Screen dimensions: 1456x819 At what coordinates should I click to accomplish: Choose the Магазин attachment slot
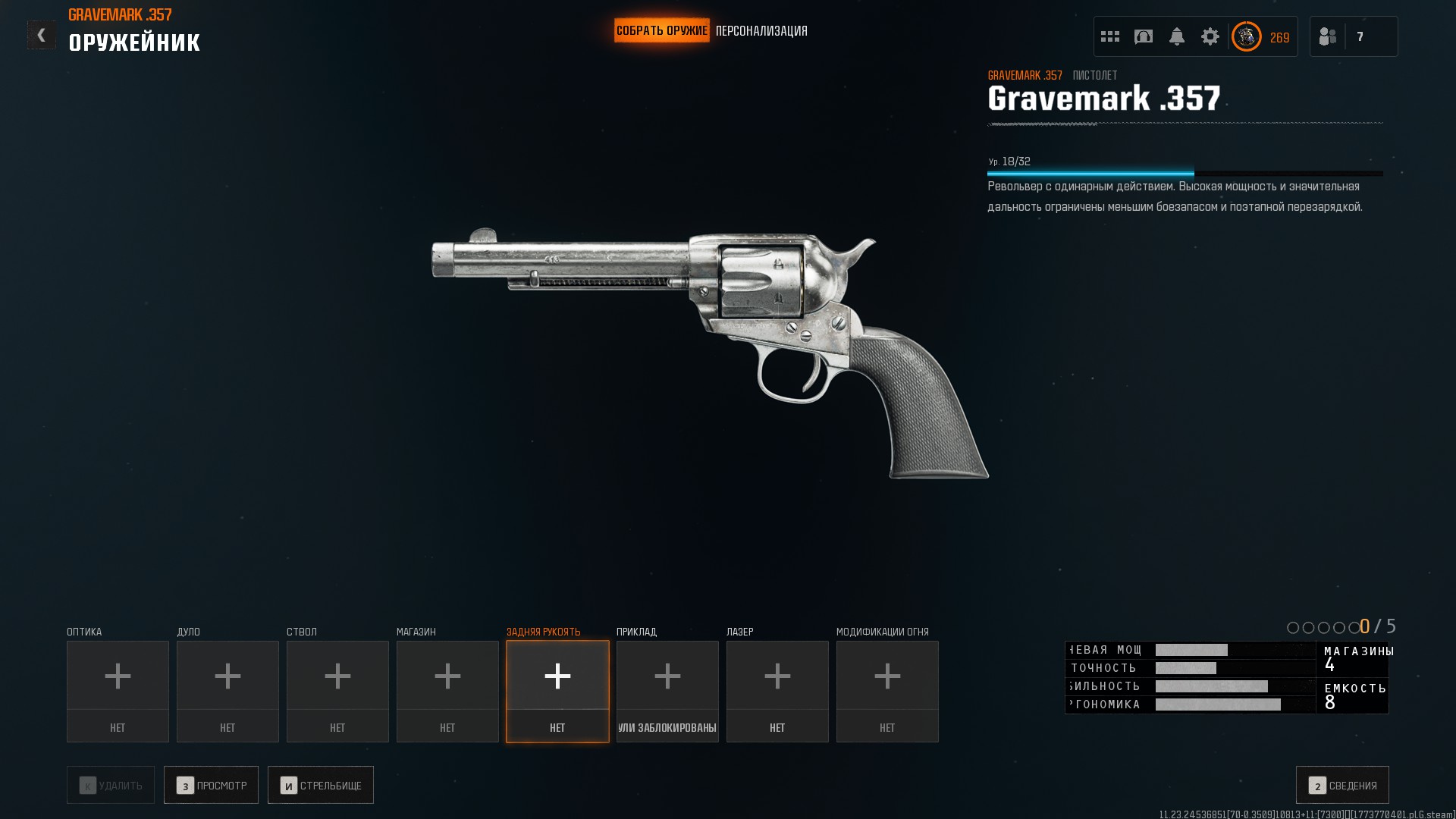click(447, 691)
